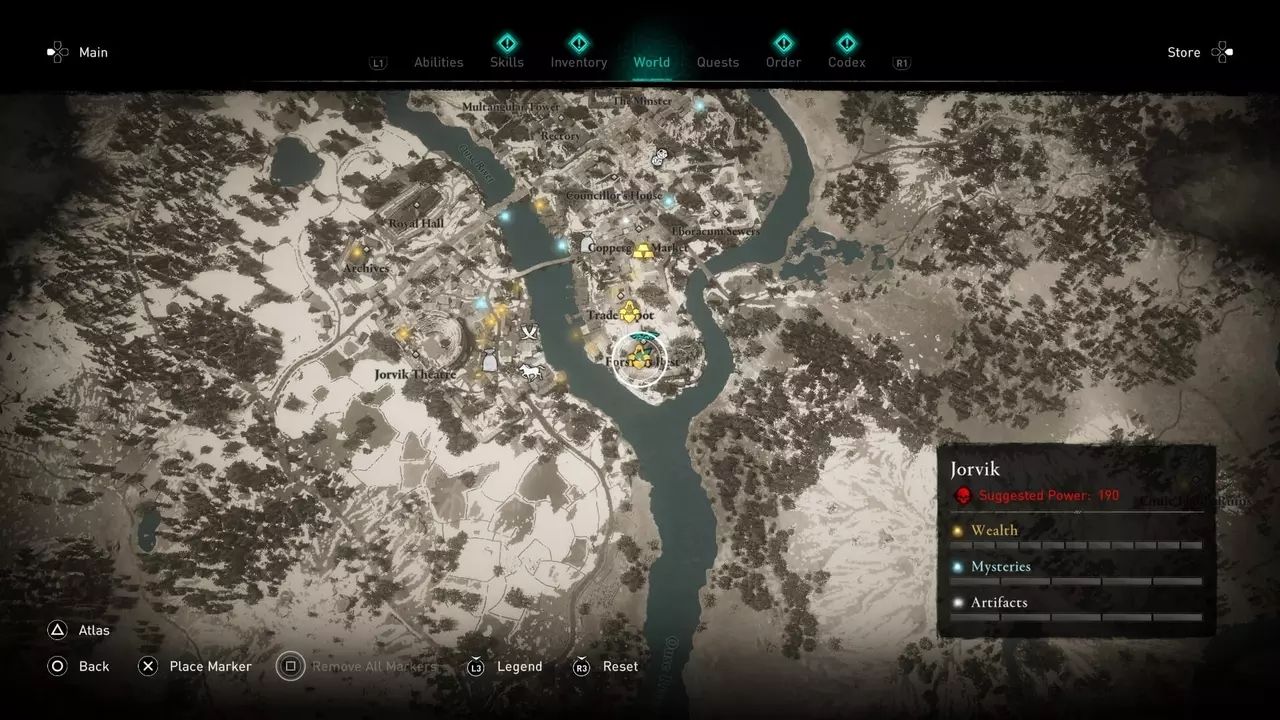
Task: Select the Councillor's House map label
Action: (614, 196)
